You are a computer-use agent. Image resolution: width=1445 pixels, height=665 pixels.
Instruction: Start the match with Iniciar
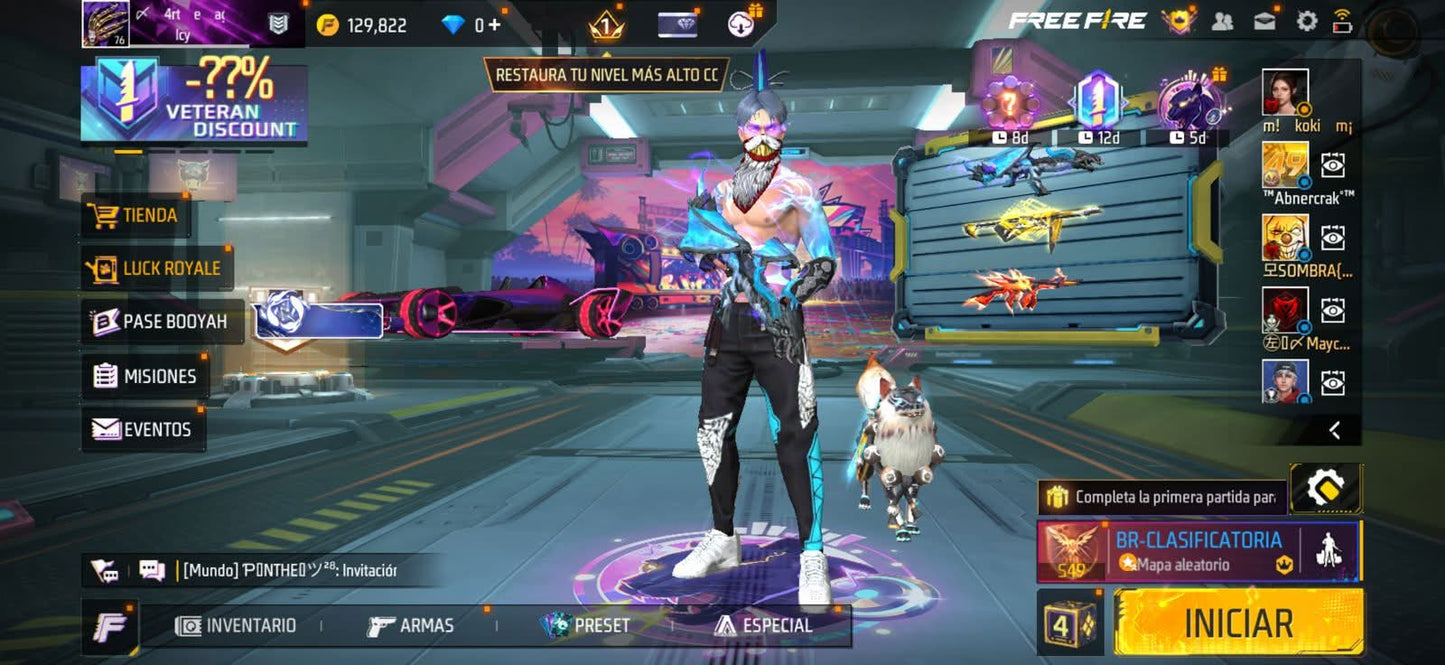click(1238, 622)
